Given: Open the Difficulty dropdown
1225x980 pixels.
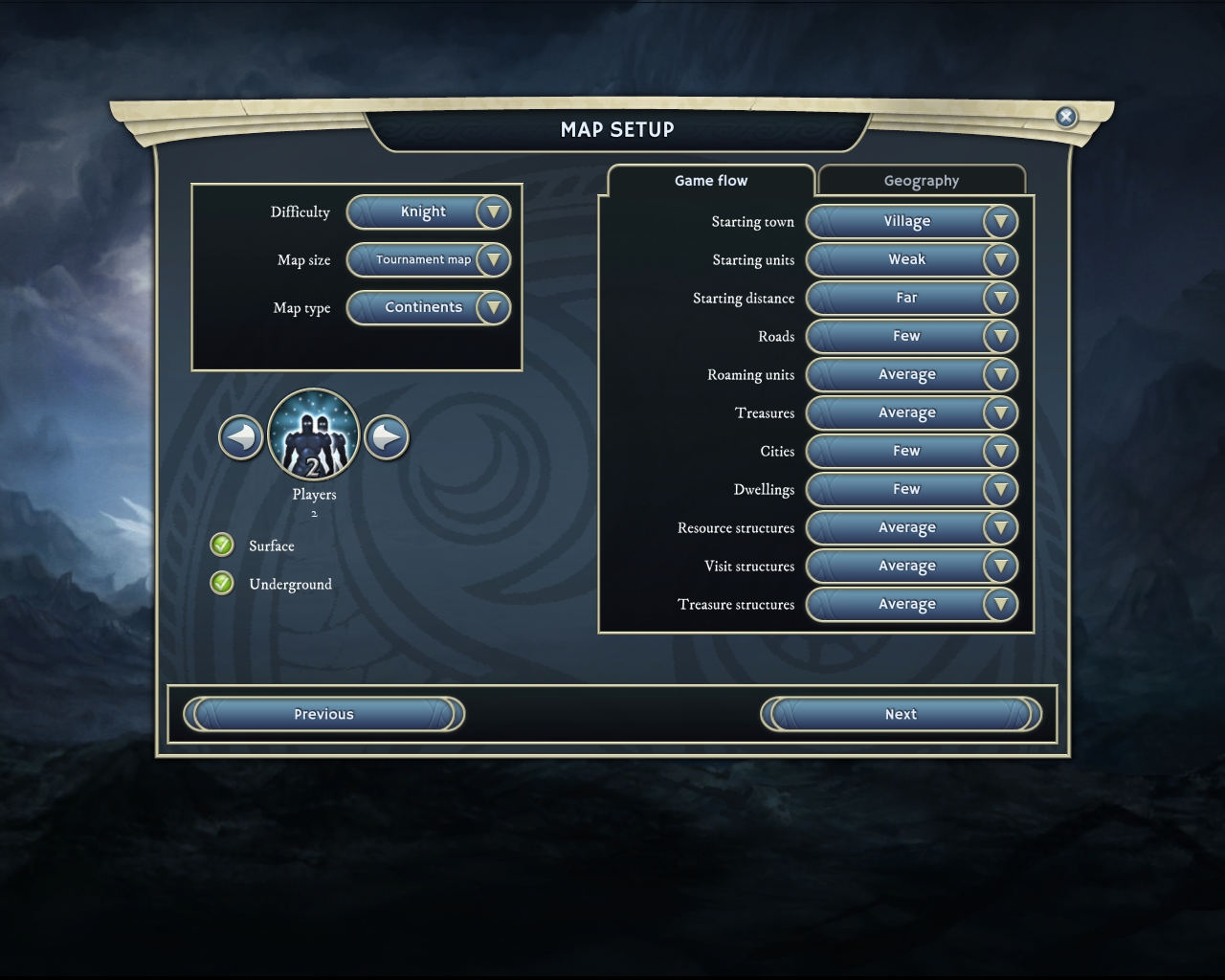Looking at the screenshot, I should [493, 212].
